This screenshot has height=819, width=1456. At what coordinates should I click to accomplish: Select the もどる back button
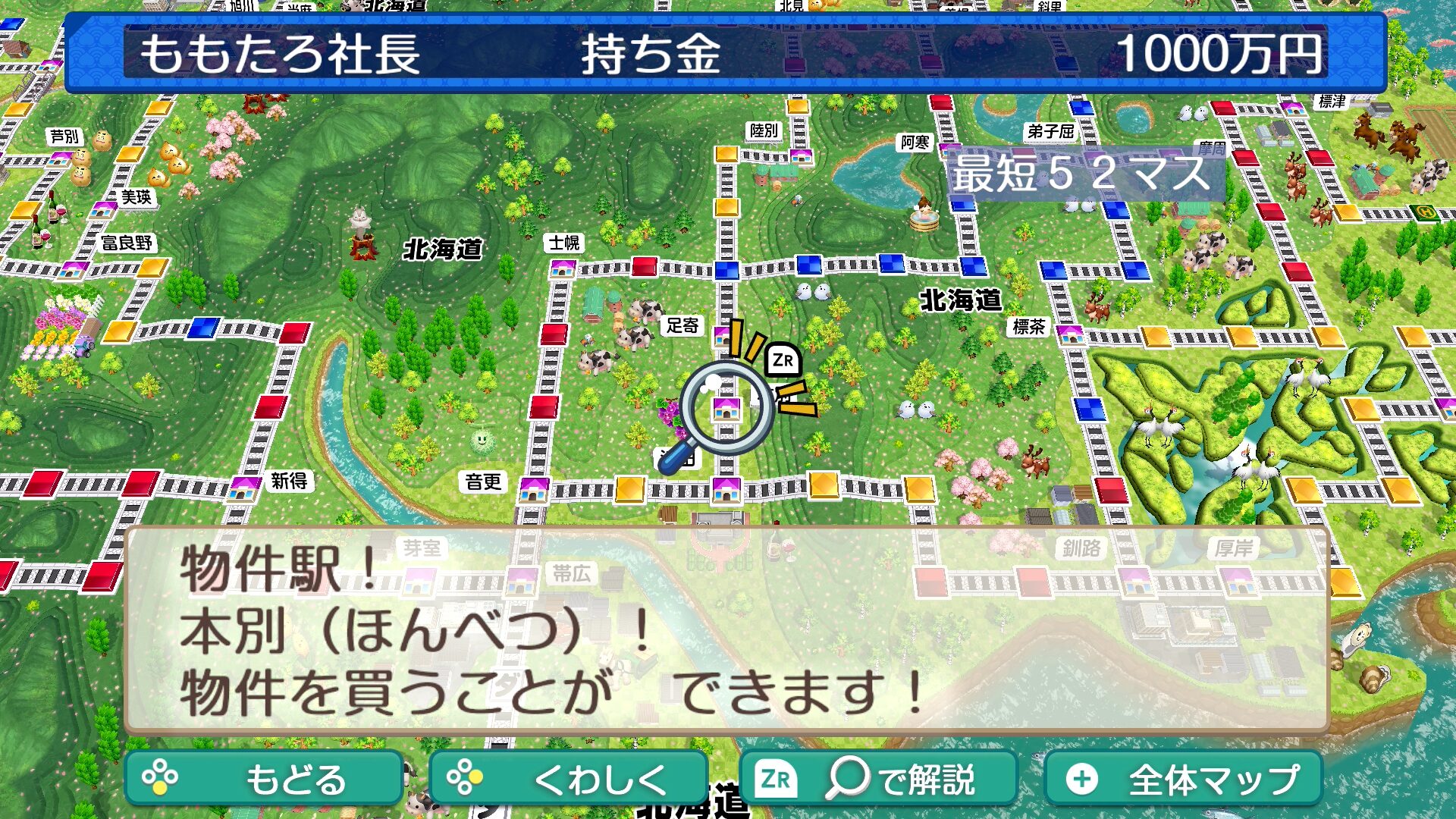[x=263, y=779]
